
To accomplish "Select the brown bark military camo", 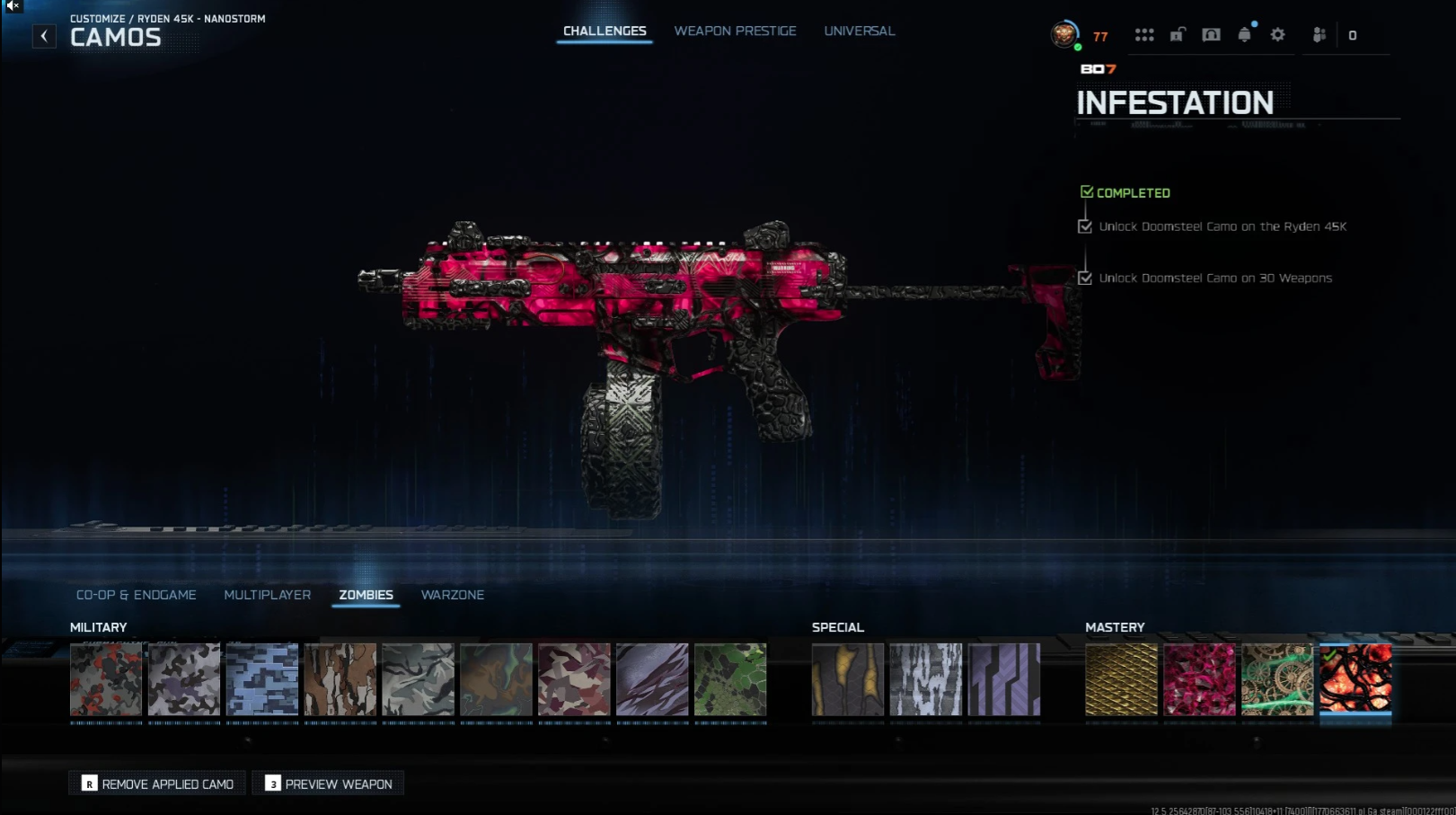I will click(x=340, y=679).
